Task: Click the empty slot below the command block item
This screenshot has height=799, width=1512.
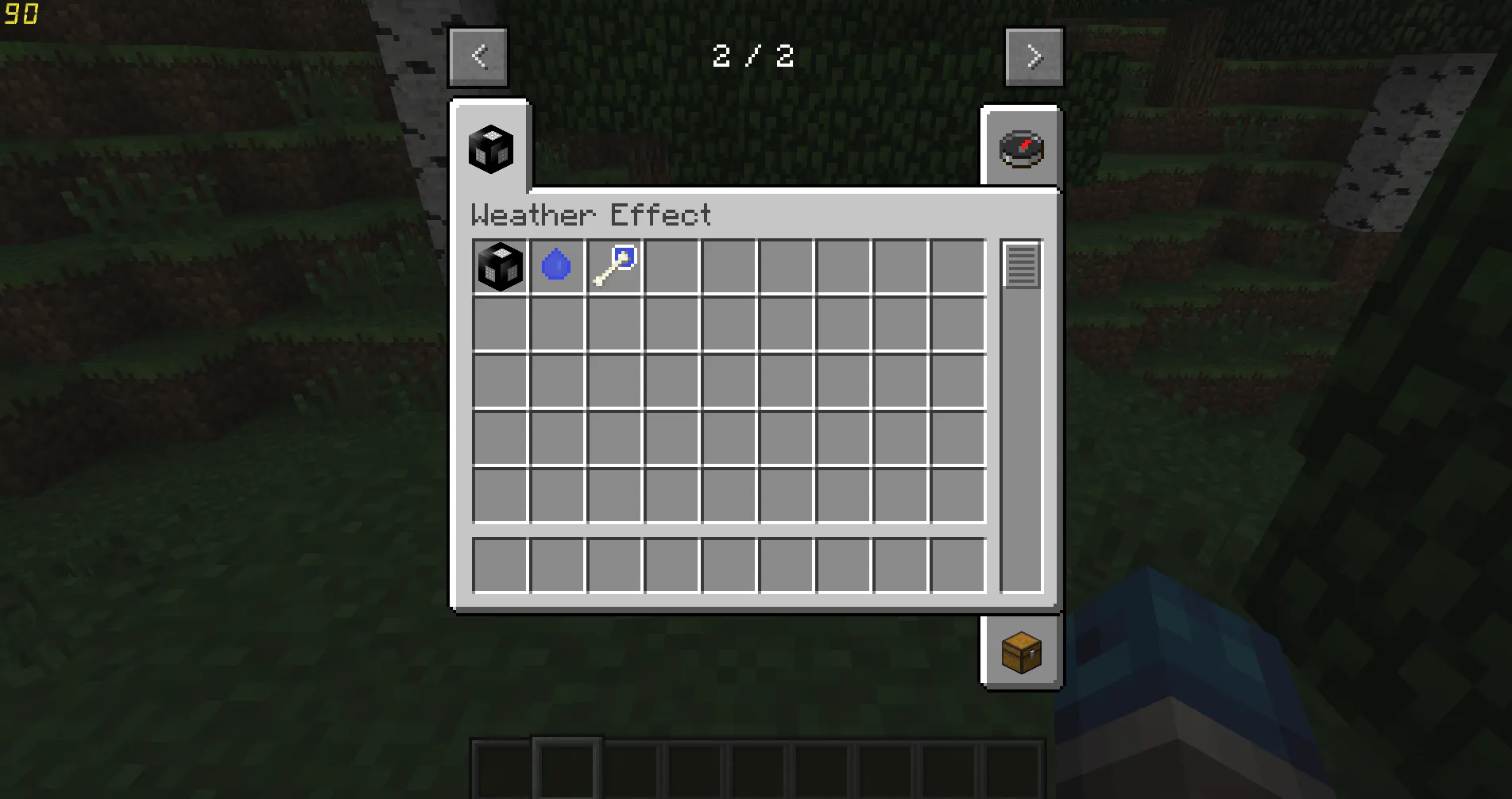Action: pos(500,323)
